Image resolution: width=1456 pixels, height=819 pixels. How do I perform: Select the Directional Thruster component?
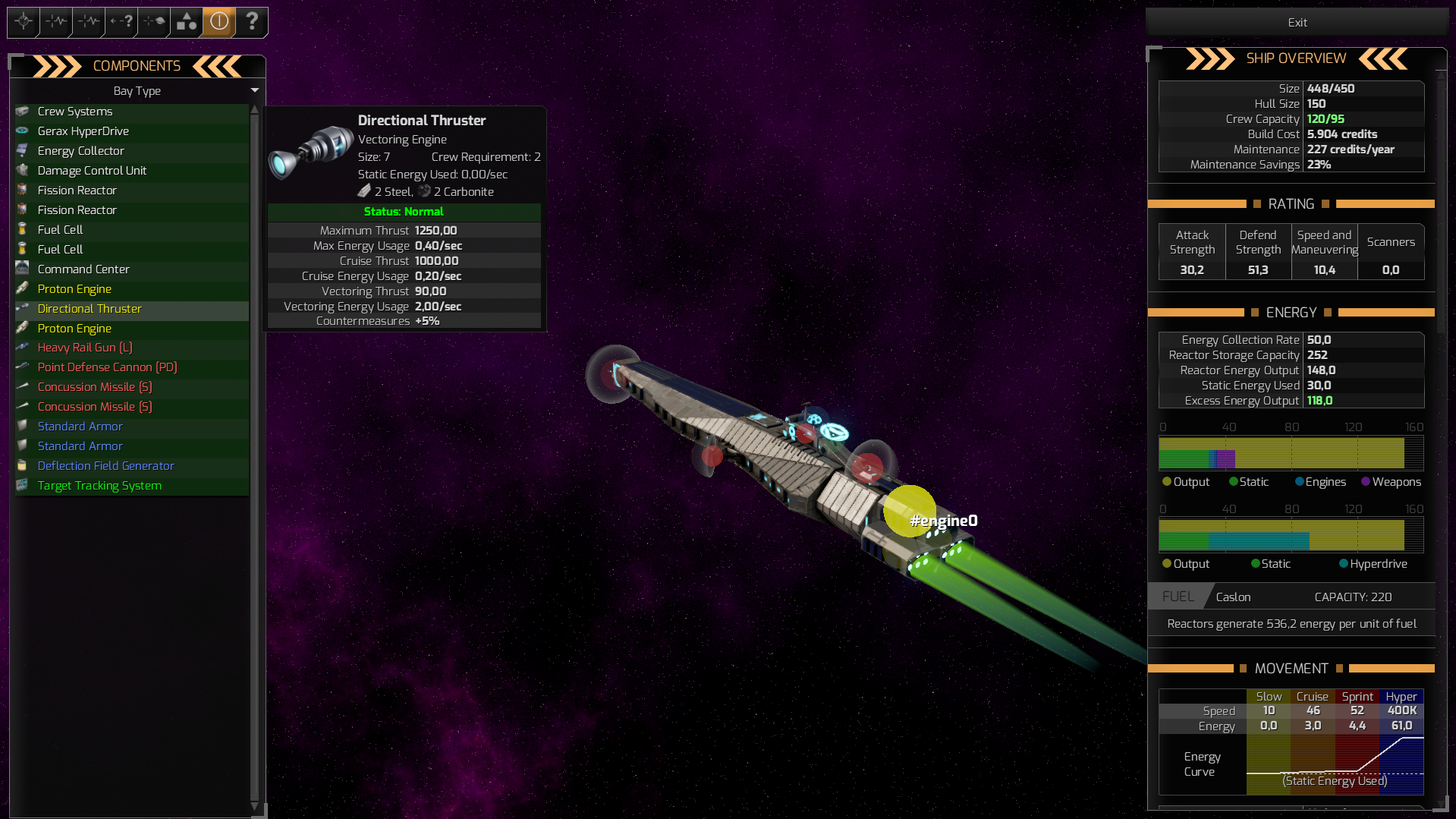(x=89, y=309)
